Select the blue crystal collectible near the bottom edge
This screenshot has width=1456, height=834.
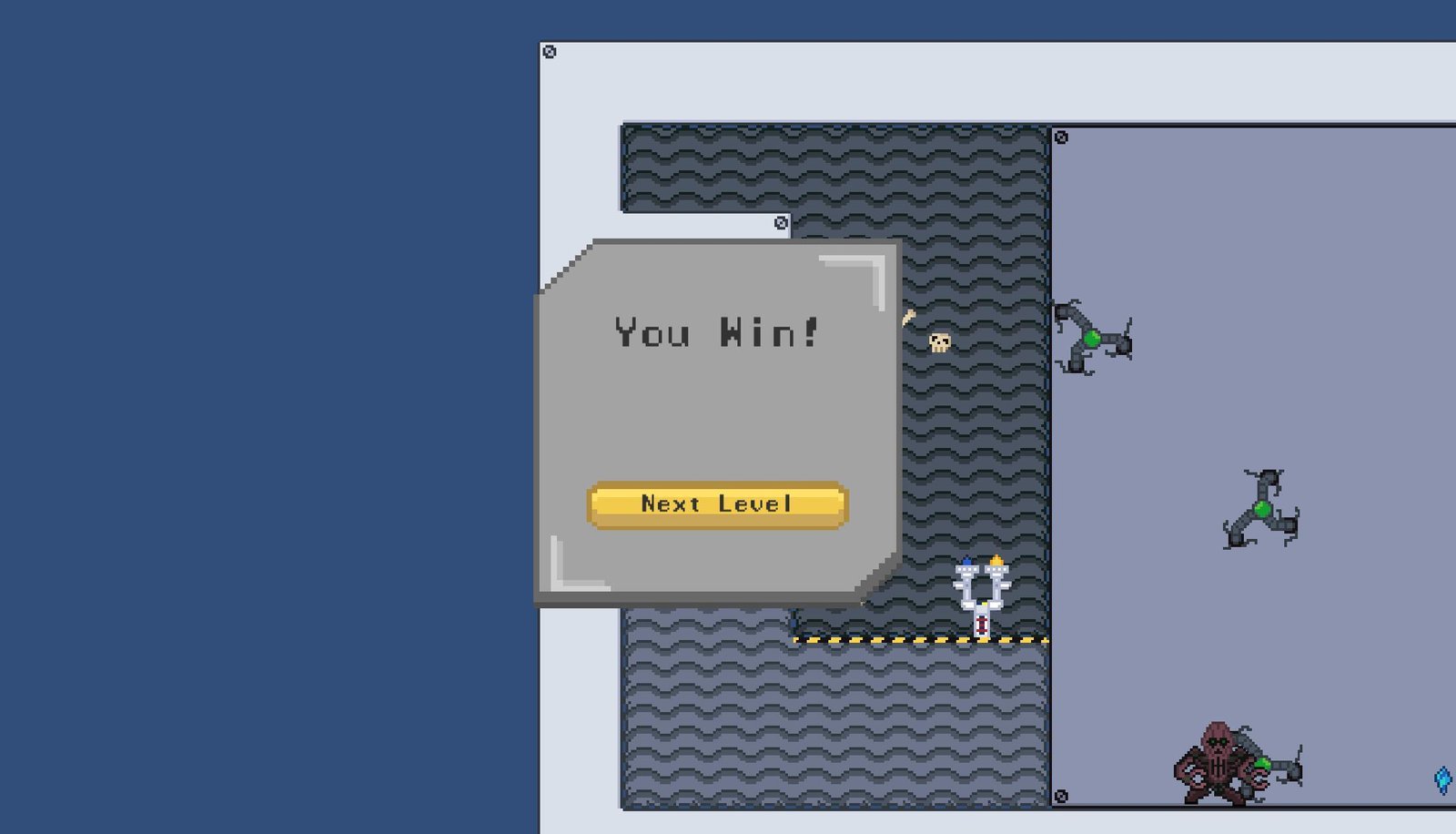click(1442, 778)
